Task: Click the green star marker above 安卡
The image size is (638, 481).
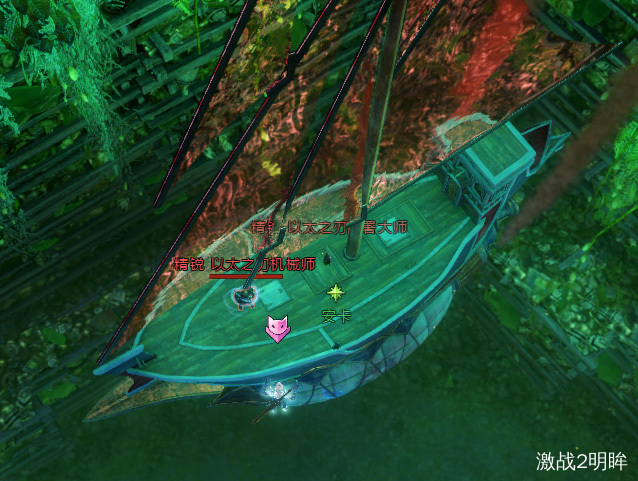Action: [x=336, y=292]
